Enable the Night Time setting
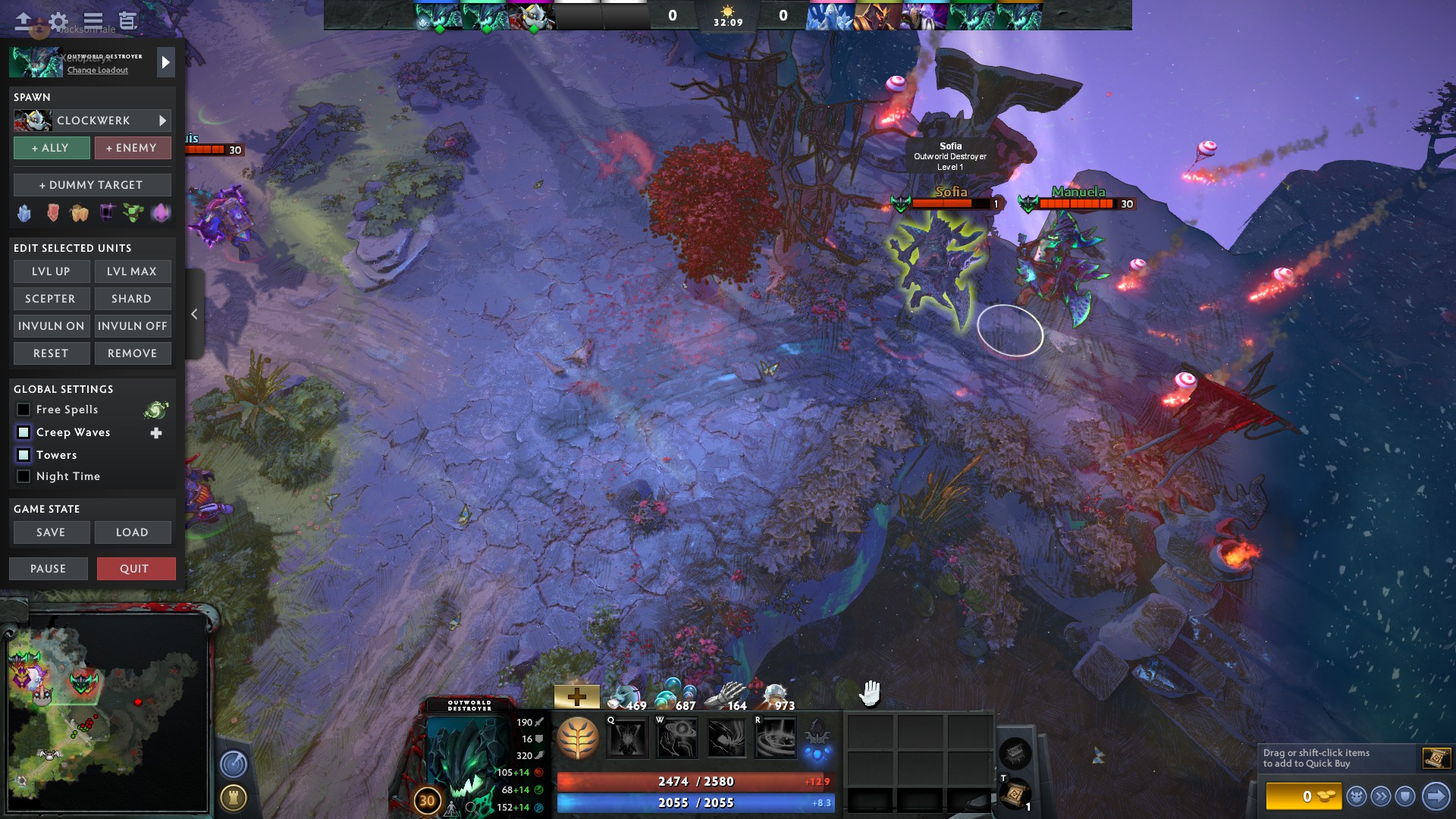This screenshot has height=819, width=1456. coord(24,476)
